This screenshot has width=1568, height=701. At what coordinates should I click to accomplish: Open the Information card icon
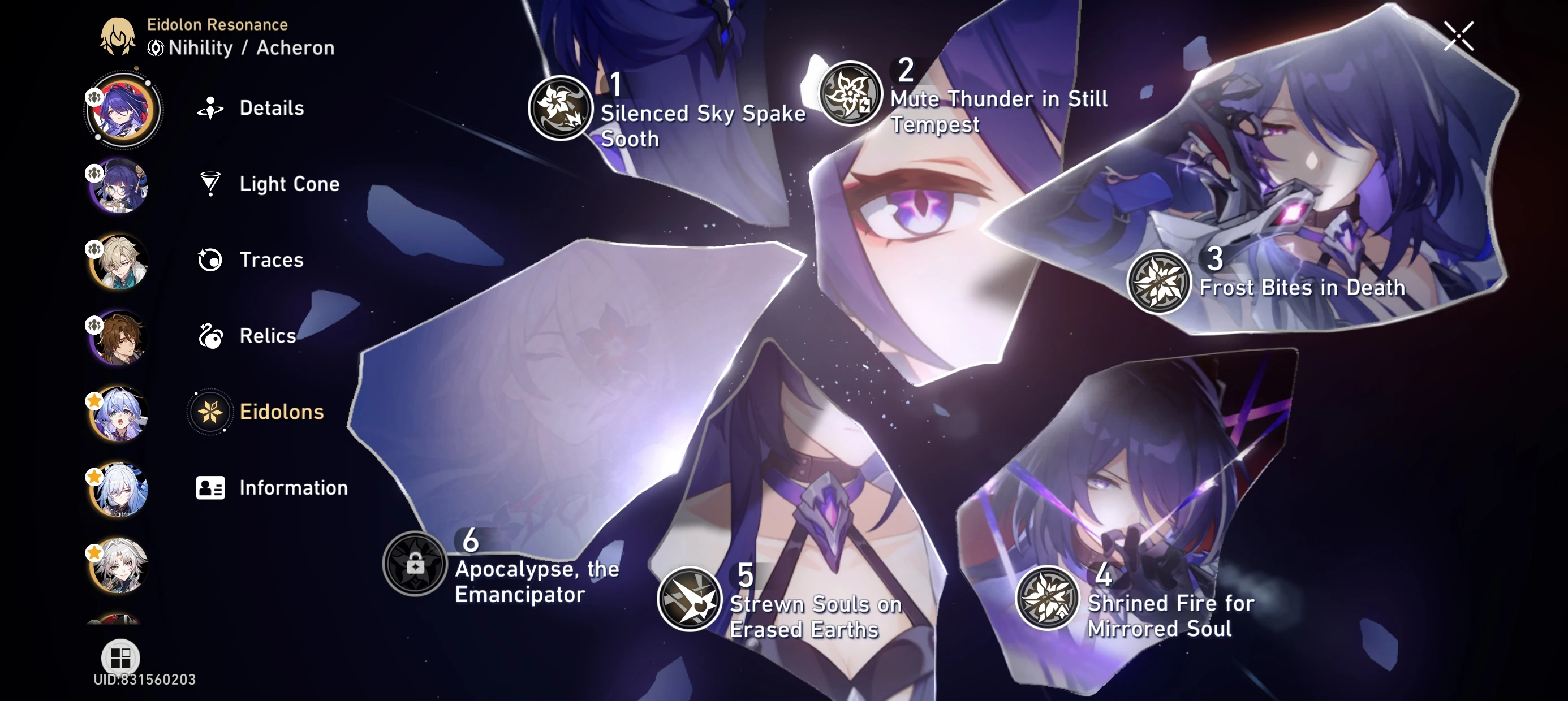pyautogui.click(x=209, y=487)
